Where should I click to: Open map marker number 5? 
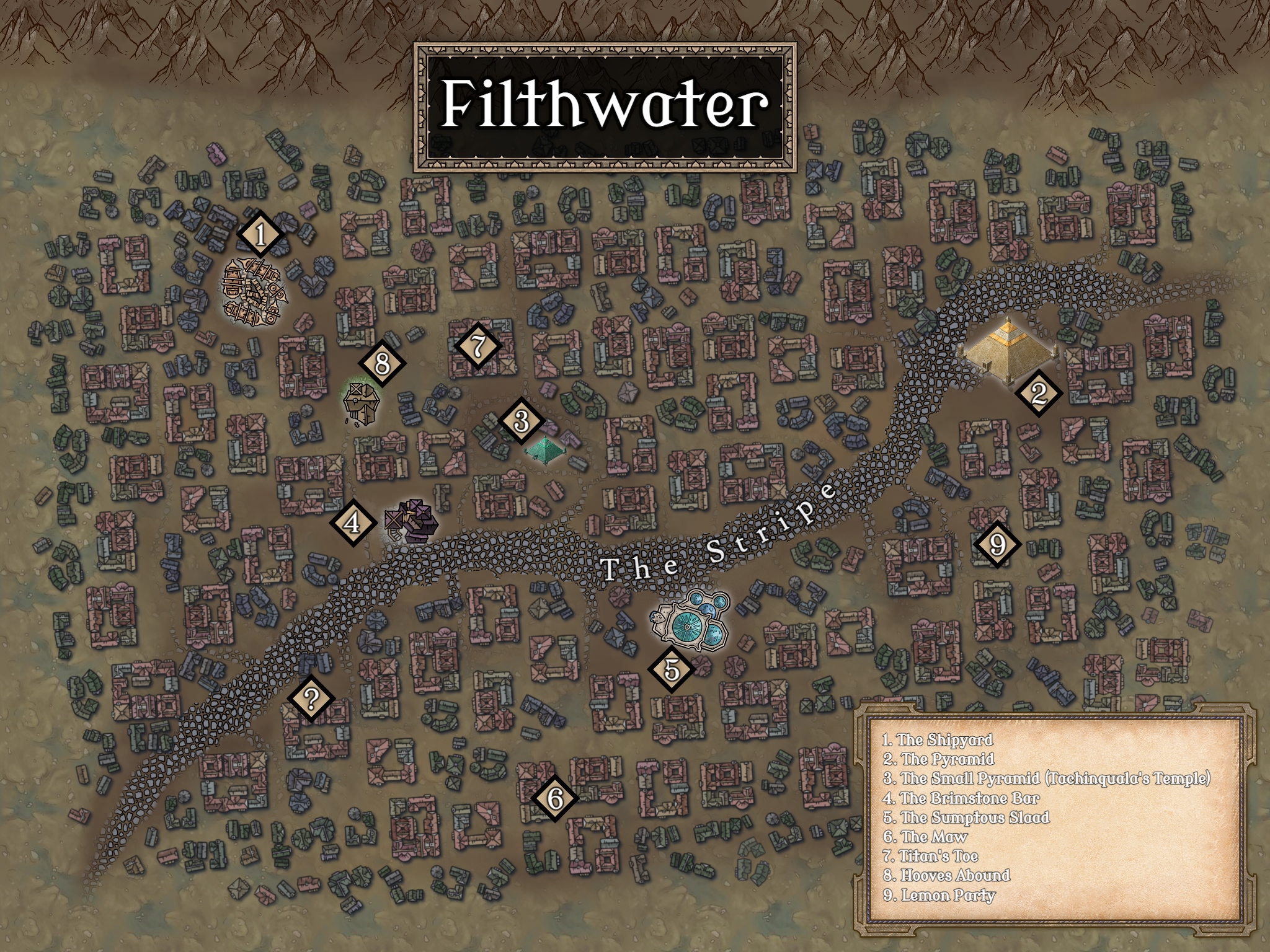click(671, 669)
